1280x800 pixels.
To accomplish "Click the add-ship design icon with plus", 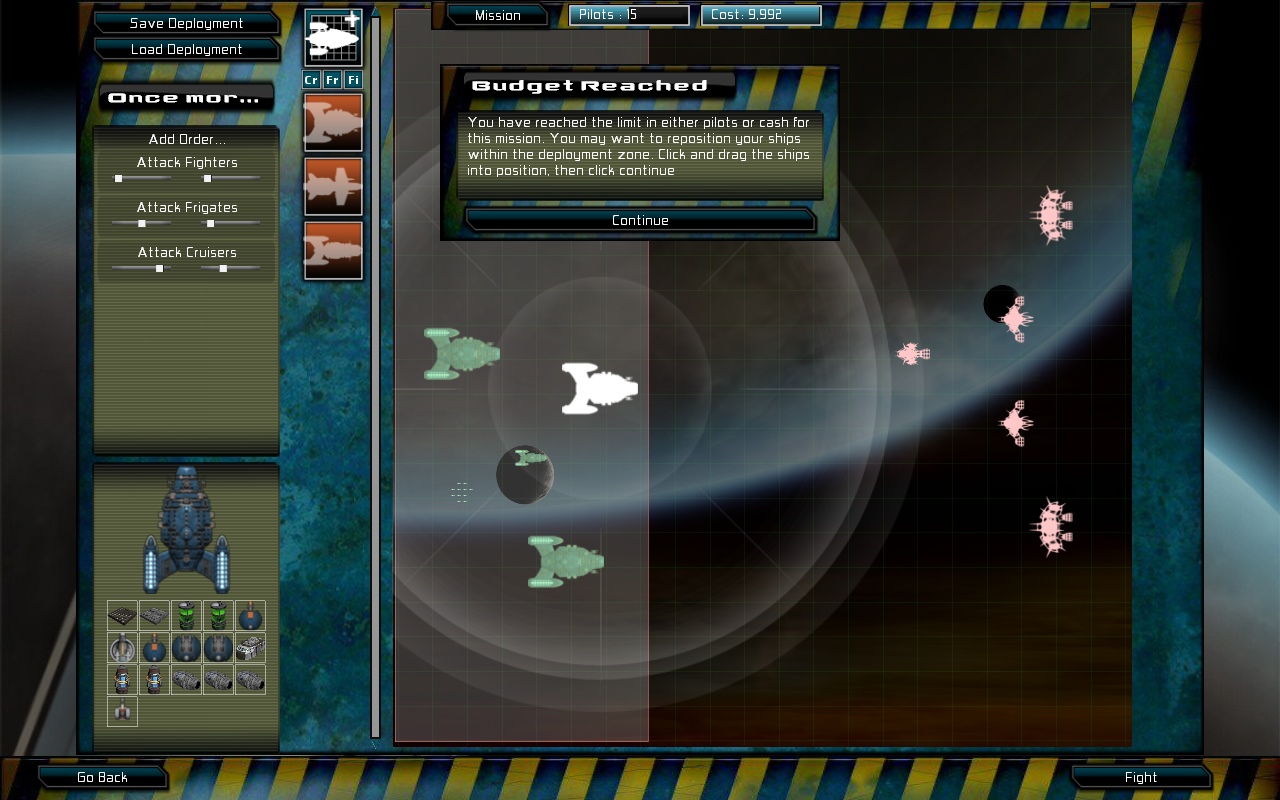I will pos(334,38).
